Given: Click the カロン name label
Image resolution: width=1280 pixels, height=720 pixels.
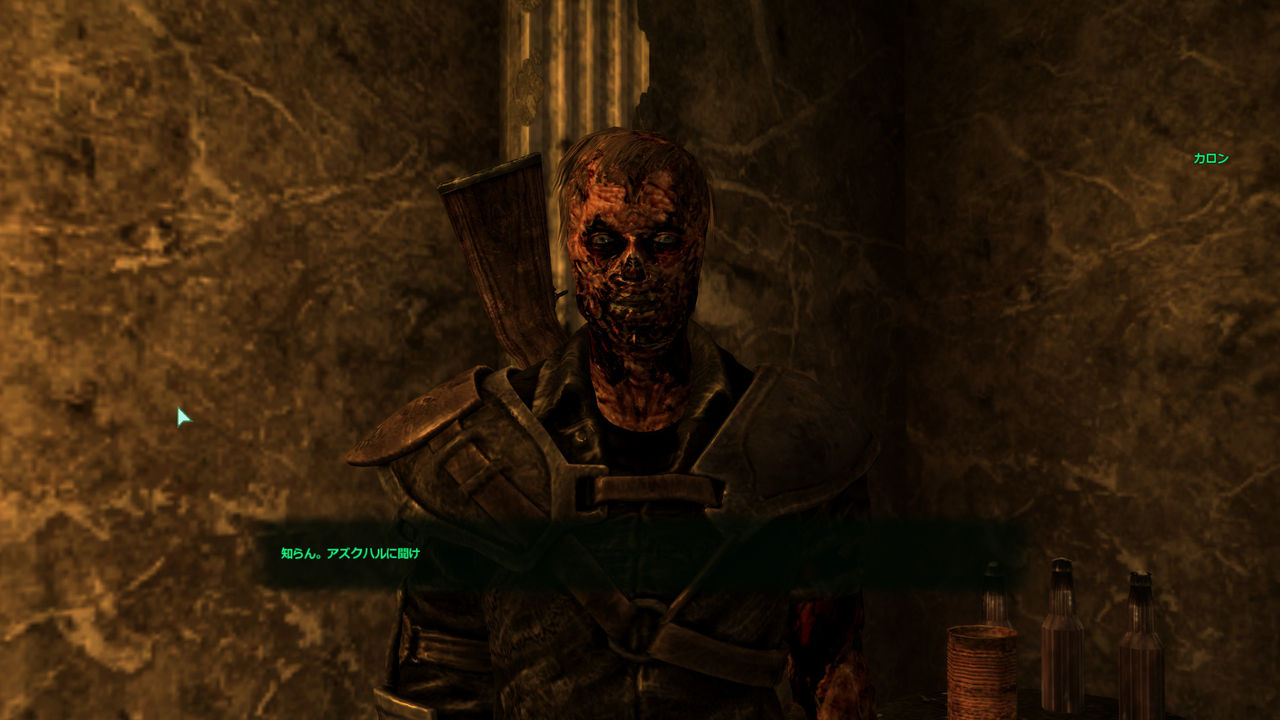Looking at the screenshot, I should (1209, 158).
